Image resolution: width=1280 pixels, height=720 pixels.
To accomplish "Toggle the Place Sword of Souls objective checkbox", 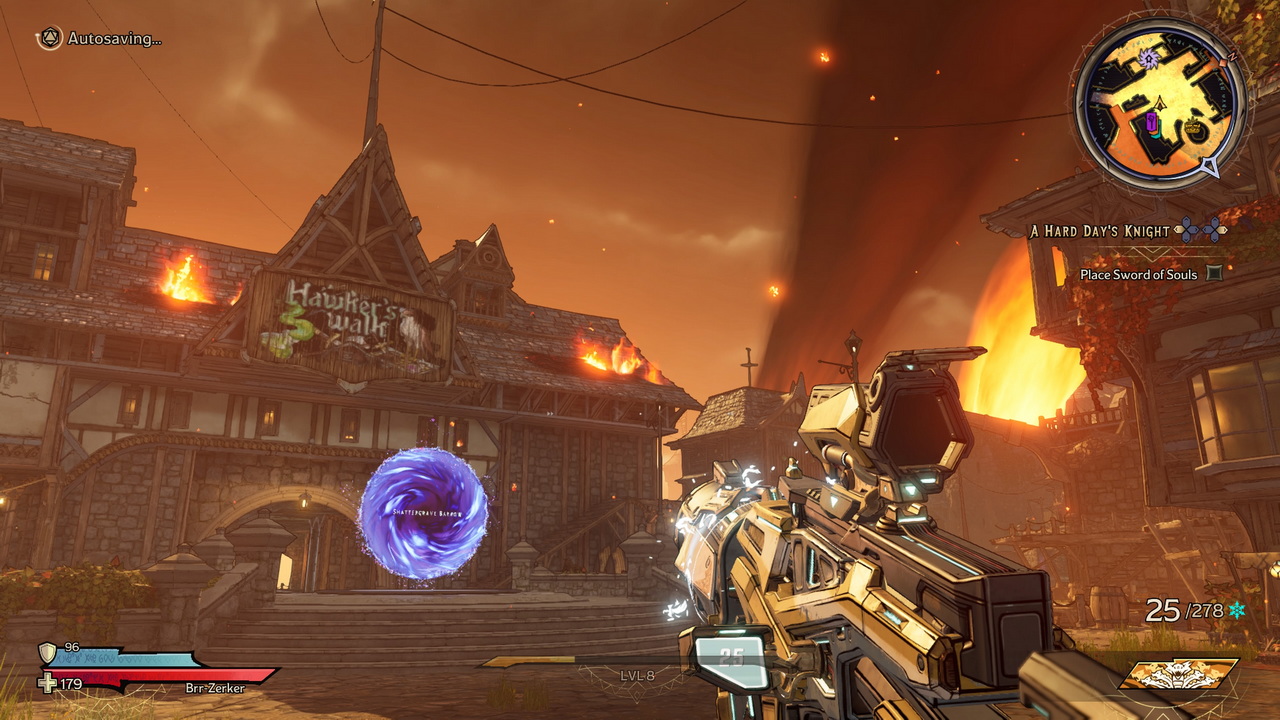I will [x=1214, y=273].
